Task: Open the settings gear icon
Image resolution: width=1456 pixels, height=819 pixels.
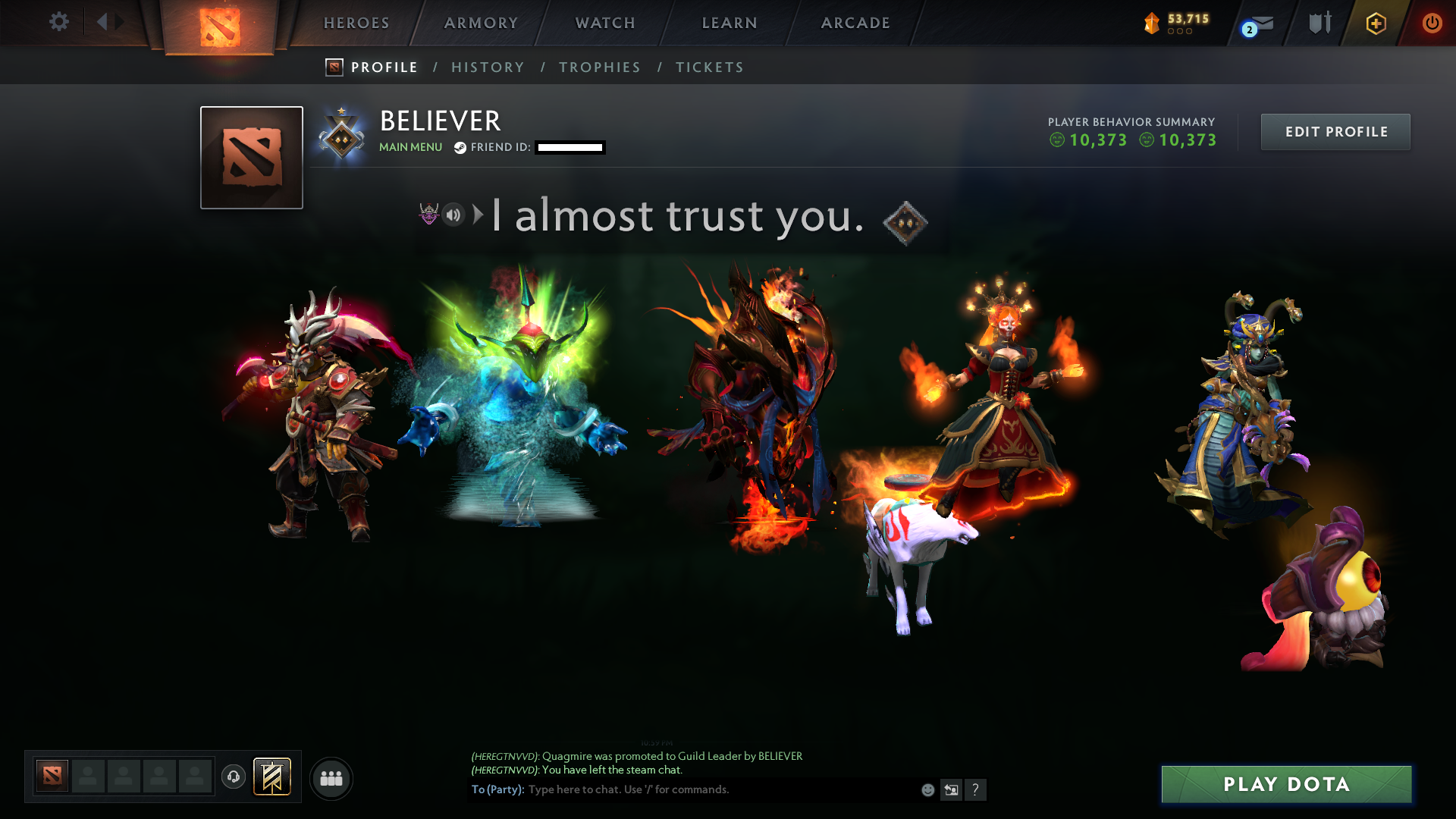Action: pos(58,23)
